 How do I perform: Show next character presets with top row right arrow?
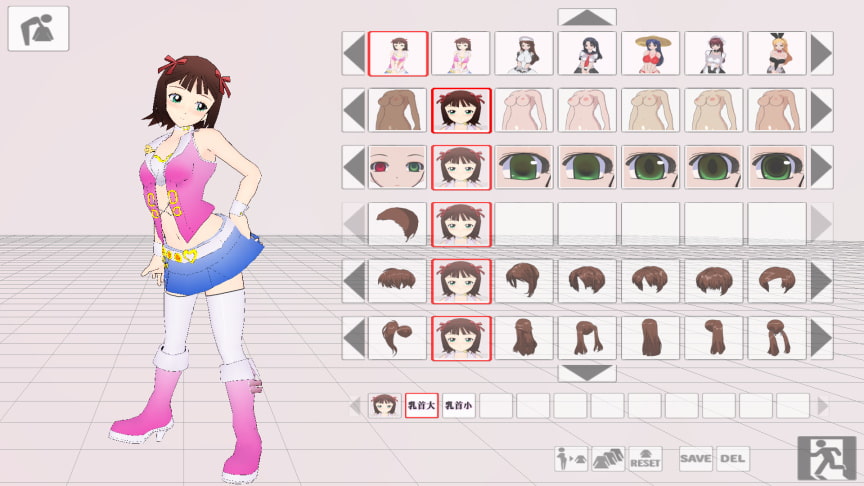click(x=821, y=53)
